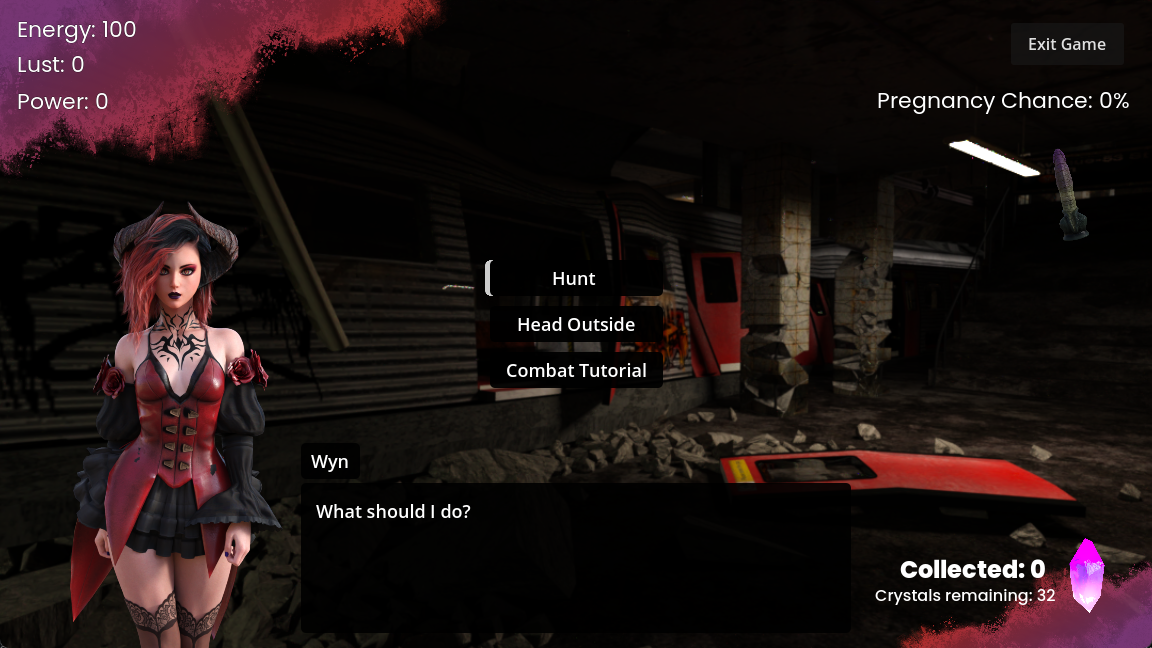The image size is (1152, 648).
Task: Choose the Hunt option
Action: [x=574, y=278]
